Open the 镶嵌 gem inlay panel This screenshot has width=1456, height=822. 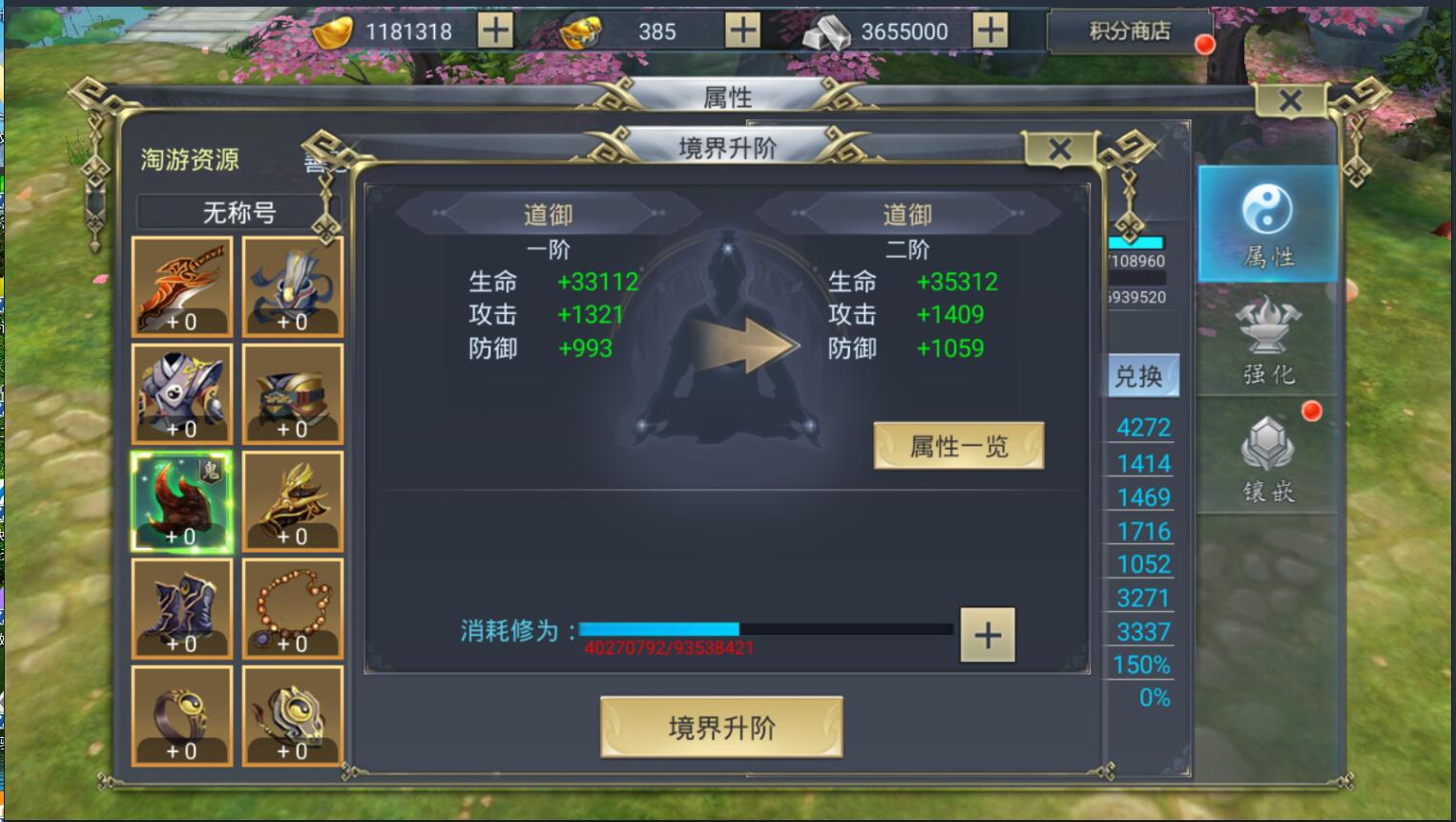(x=1269, y=458)
